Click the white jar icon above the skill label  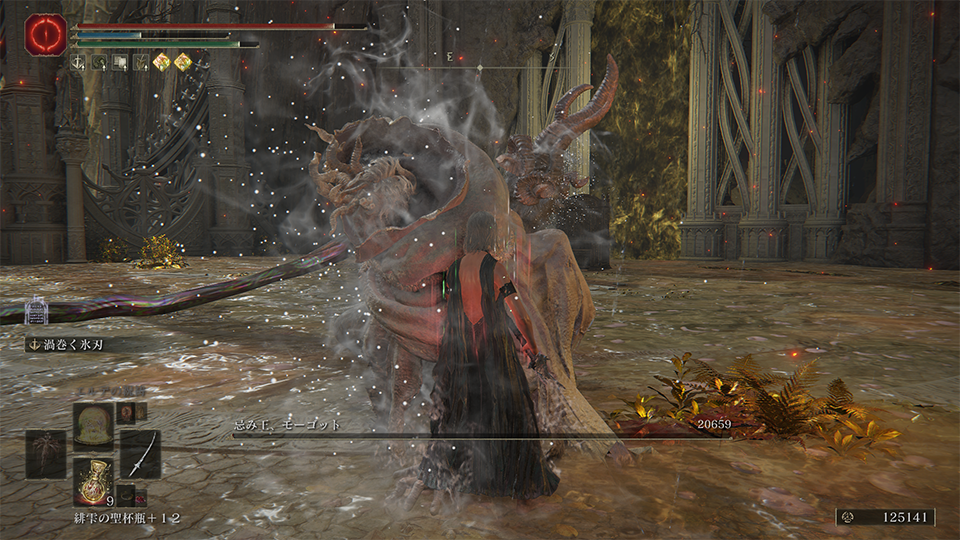pos(38,308)
